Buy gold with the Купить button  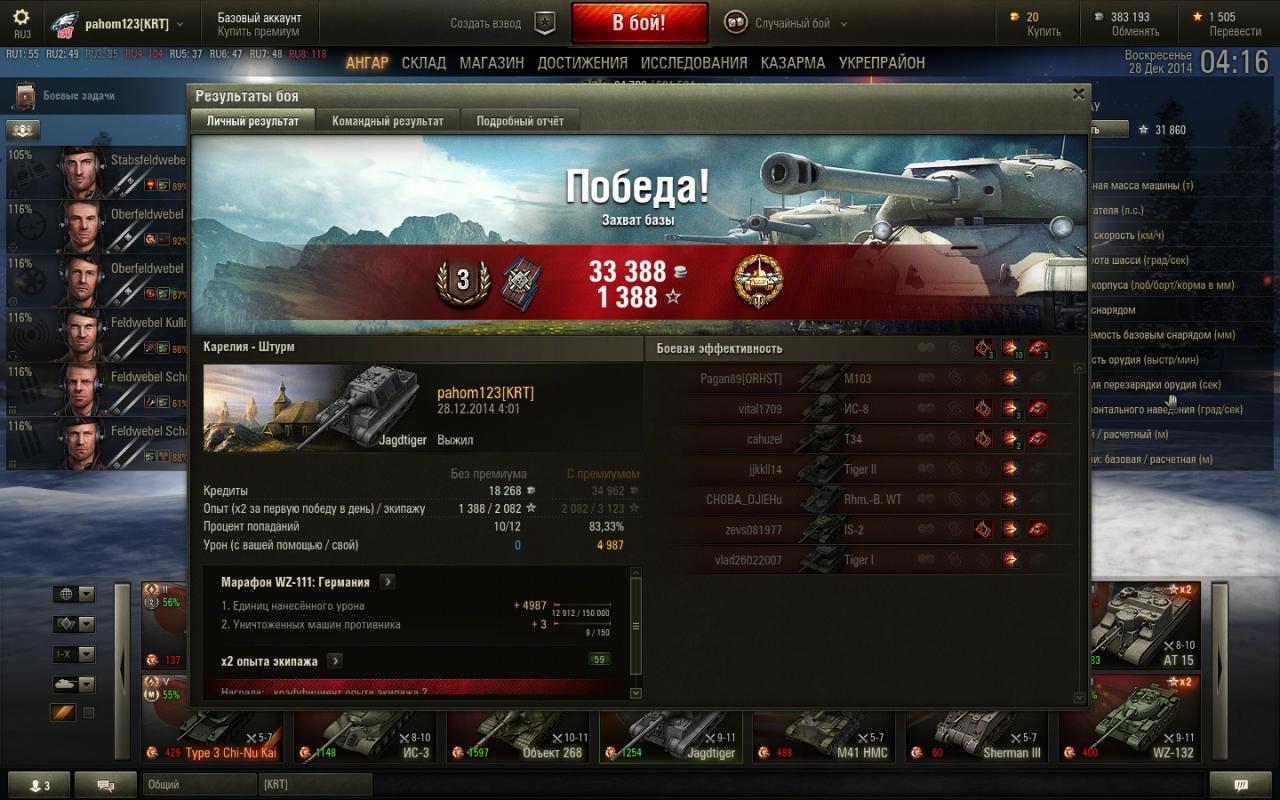[x=1044, y=31]
